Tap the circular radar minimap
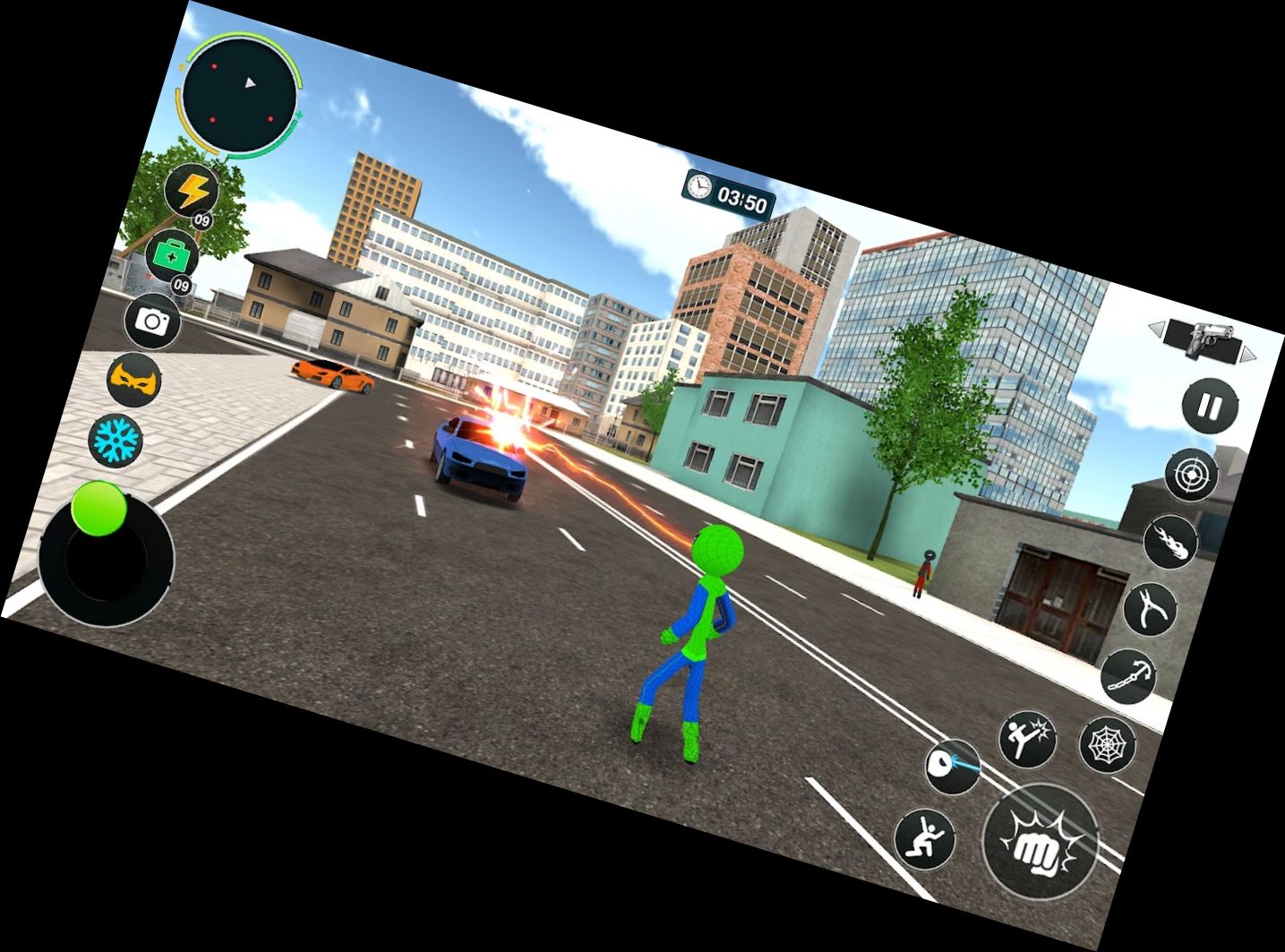This screenshot has height=952, width=1285. (x=241, y=95)
